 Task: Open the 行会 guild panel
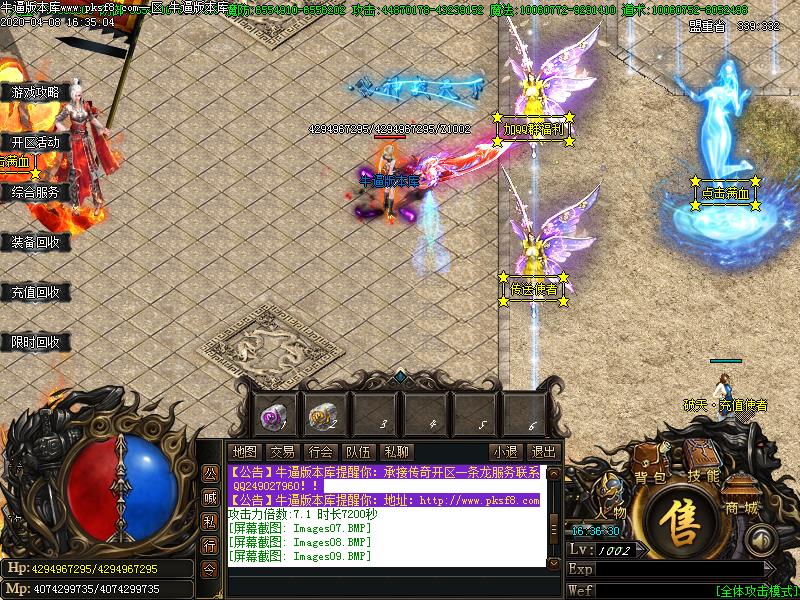coord(320,452)
